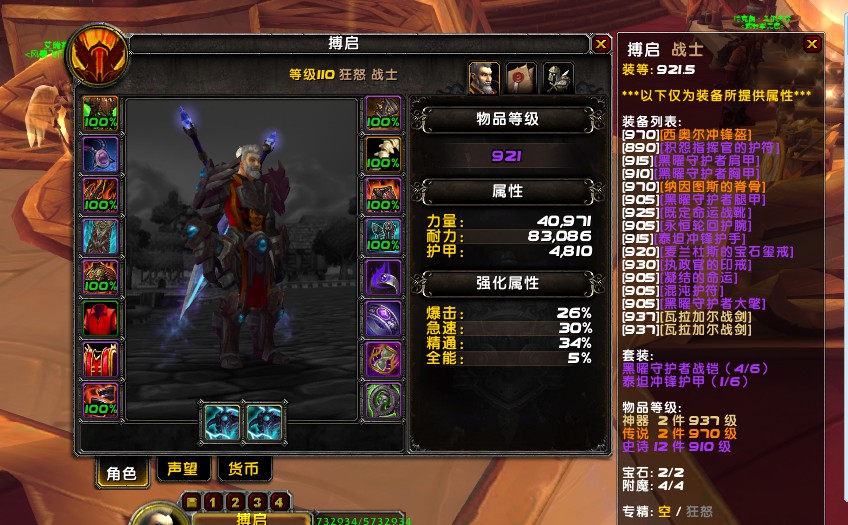Choose the hourglass trinket slot
The image size is (848, 525).
pos(383,359)
